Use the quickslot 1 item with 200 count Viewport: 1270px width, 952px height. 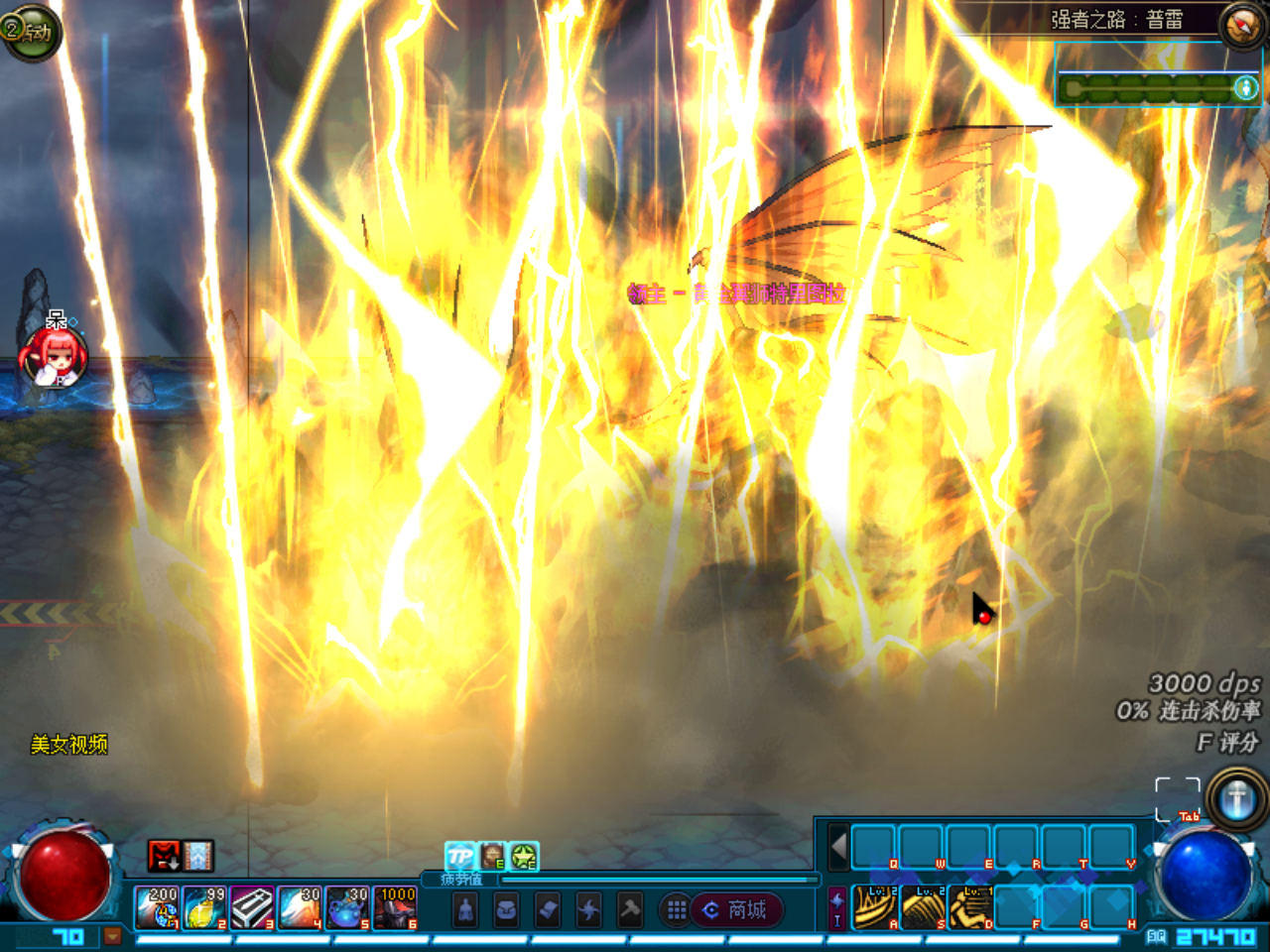pyautogui.click(x=158, y=908)
